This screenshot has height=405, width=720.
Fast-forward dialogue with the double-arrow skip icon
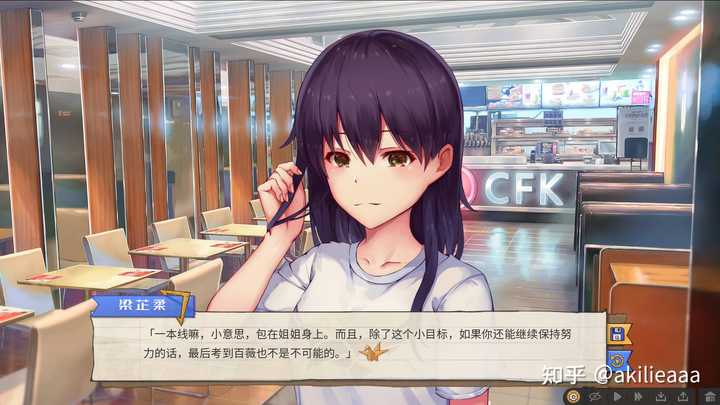coord(639,395)
